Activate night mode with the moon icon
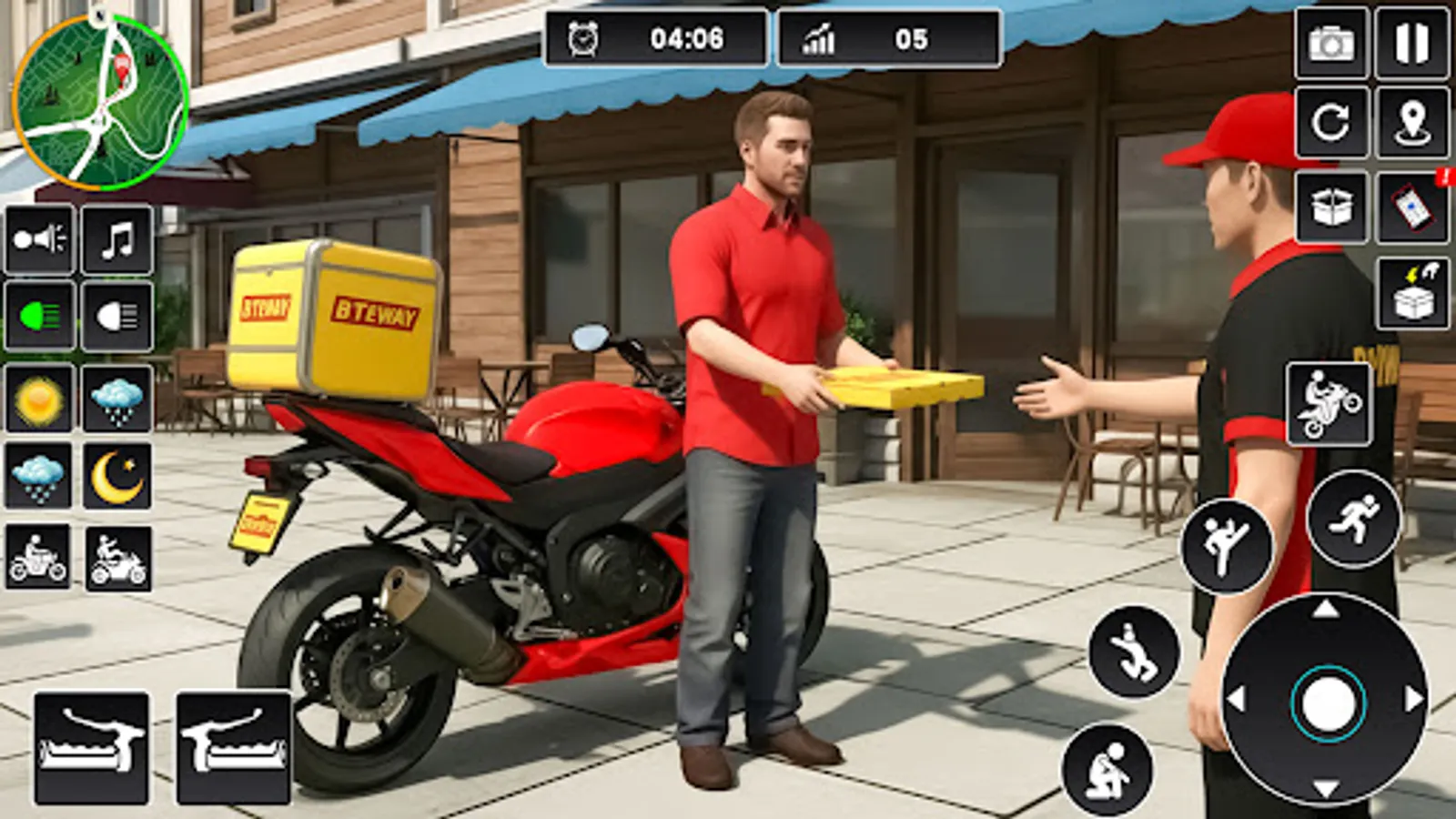Image resolution: width=1456 pixels, height=819 pixels. coord(116,473)
